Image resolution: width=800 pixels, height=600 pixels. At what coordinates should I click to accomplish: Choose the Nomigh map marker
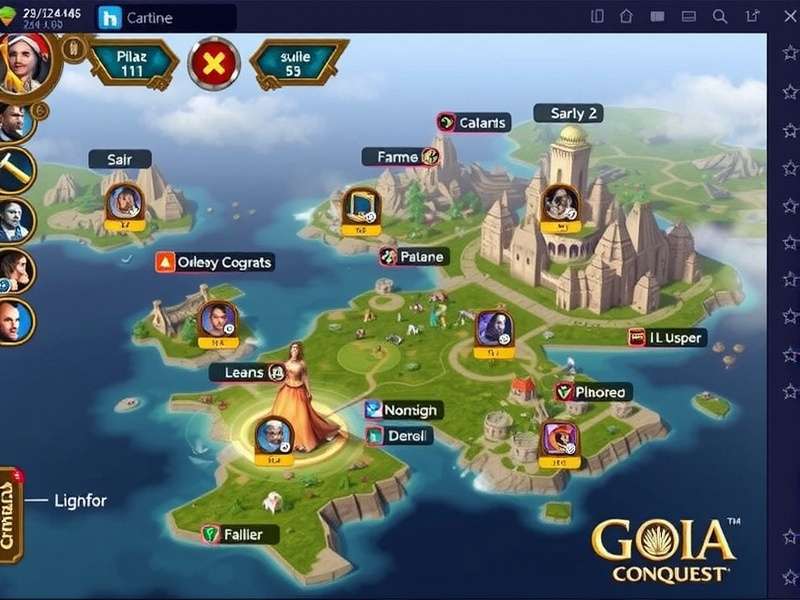(x=403, y=410)
